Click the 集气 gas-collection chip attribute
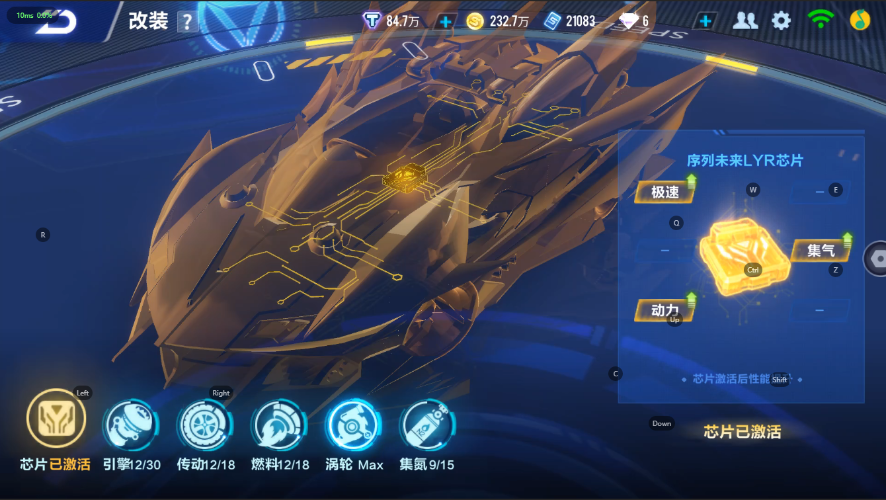 pos(822,250)
